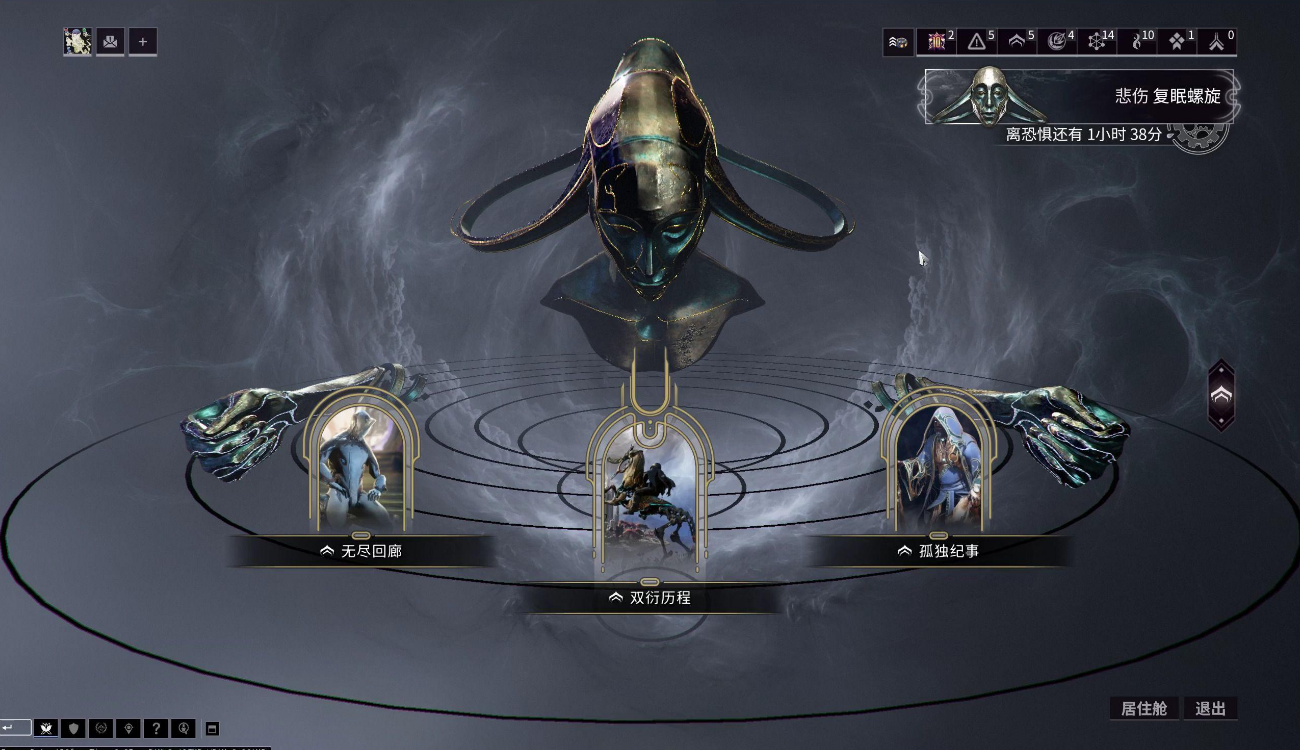The height and width of the screenshot is (750, 1300).
Task: Select the location pin chat tab
Action: 127,728
